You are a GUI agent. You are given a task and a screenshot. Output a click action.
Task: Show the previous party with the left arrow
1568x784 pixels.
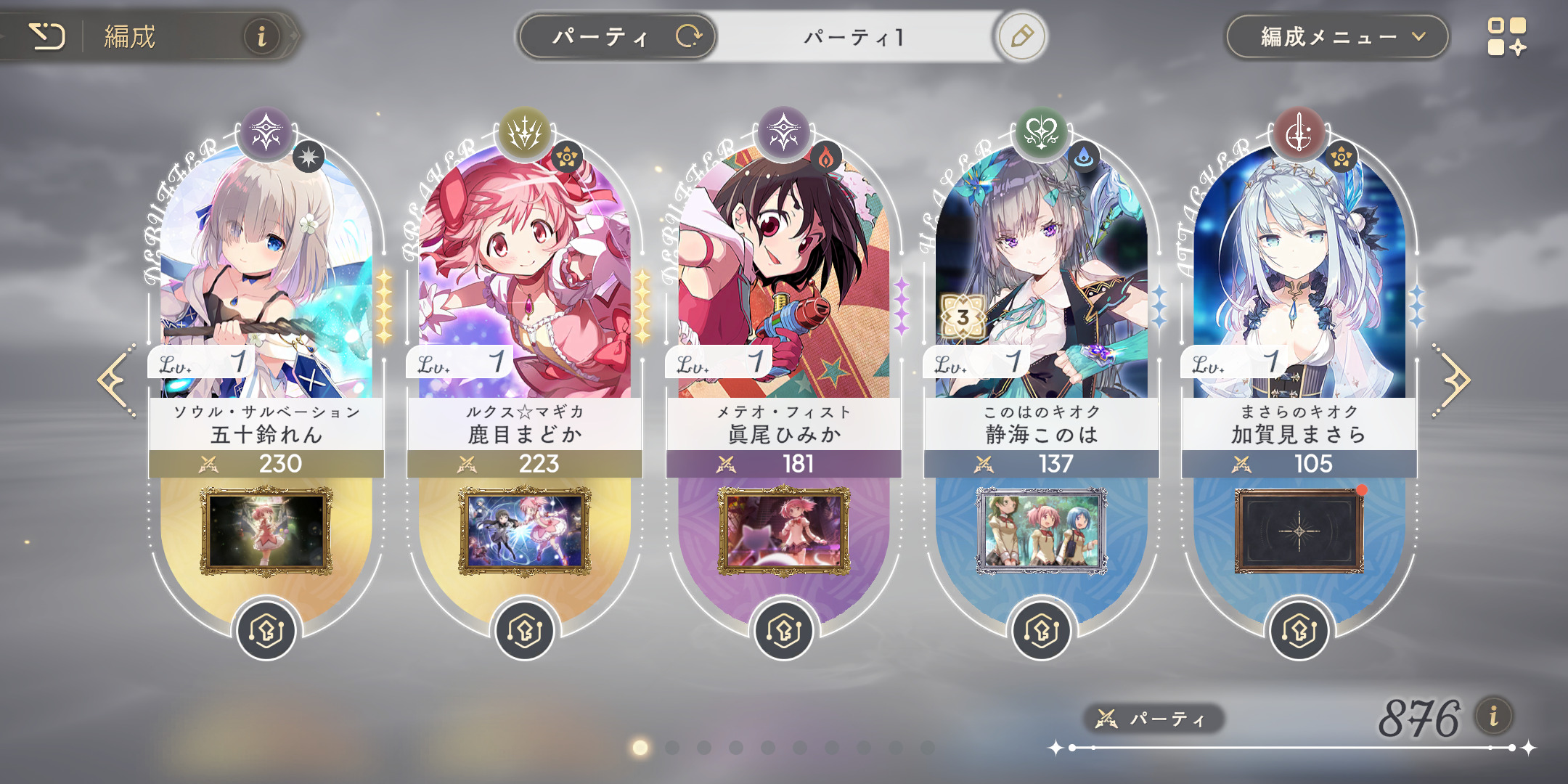click(116, 380)
